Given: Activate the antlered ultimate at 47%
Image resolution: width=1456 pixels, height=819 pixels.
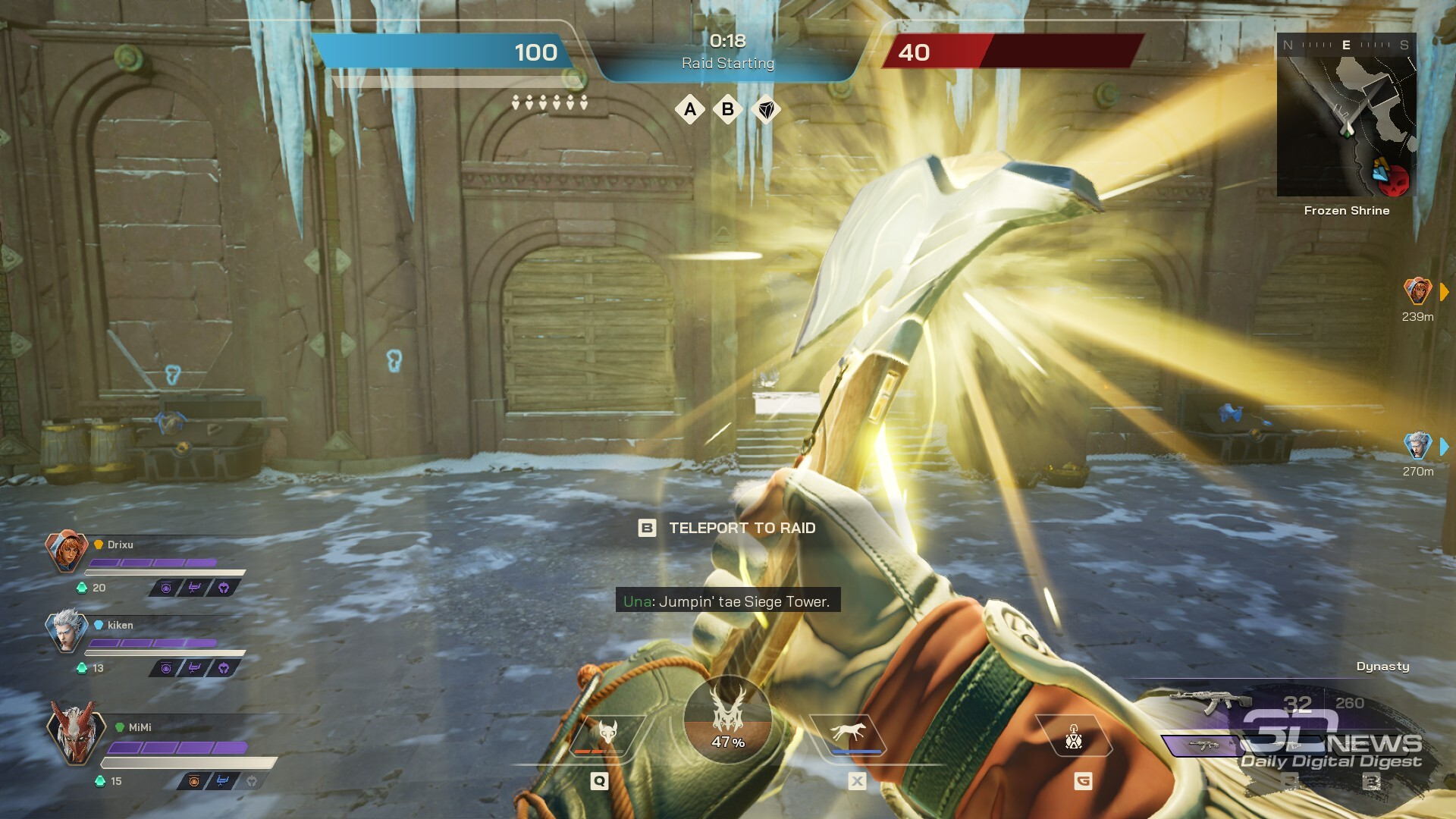Looking at the screenshot, I should click(x=728, y=719).
